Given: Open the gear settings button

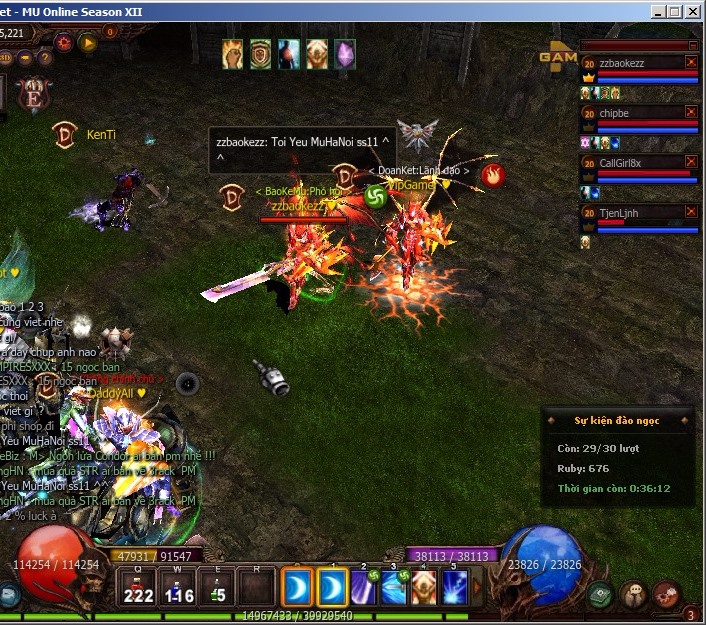Looking at the screenshot, I should [x=64, y=43].
